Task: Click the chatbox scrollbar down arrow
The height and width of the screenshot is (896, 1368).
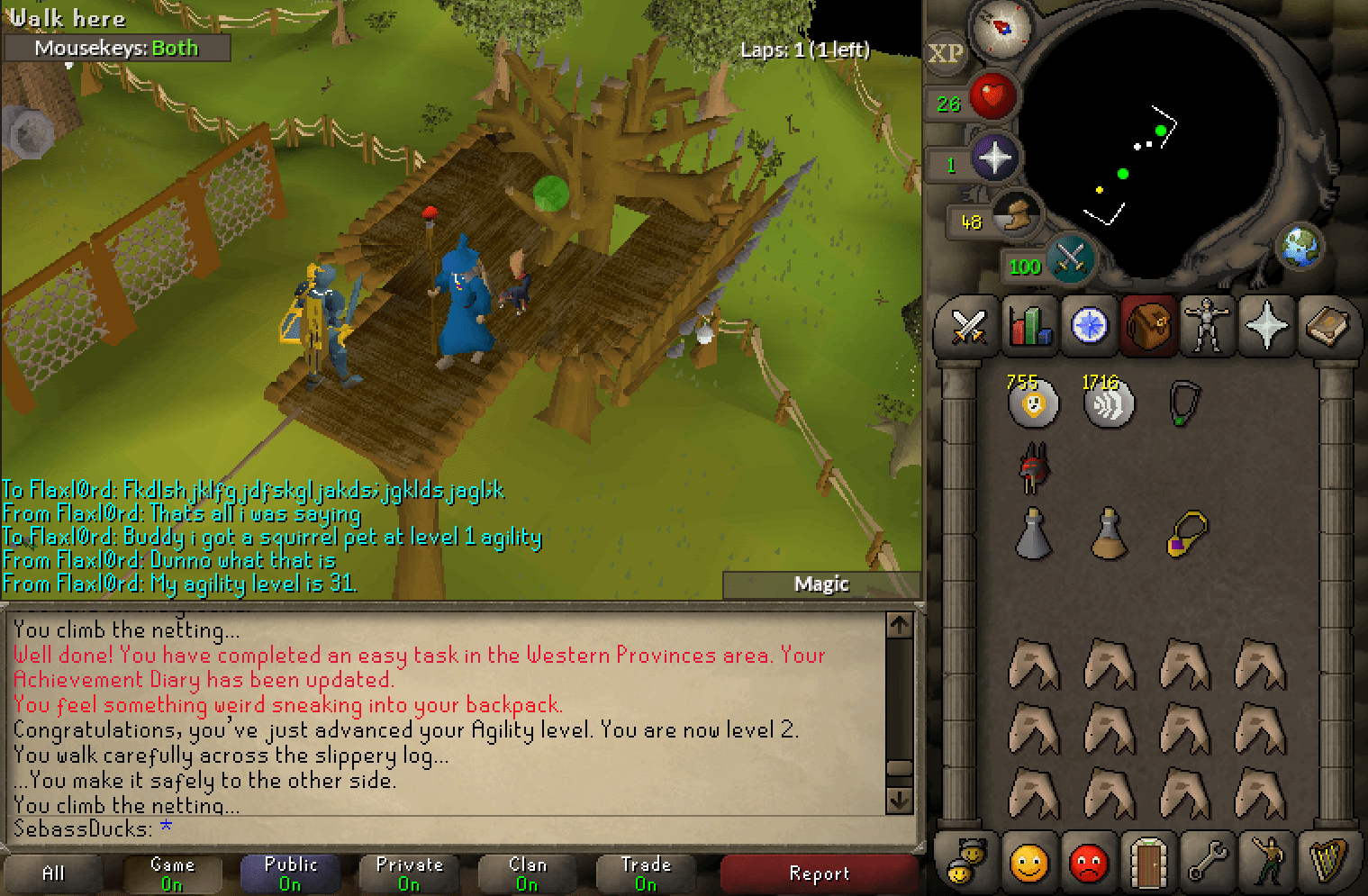Action: tap(898, 797)
